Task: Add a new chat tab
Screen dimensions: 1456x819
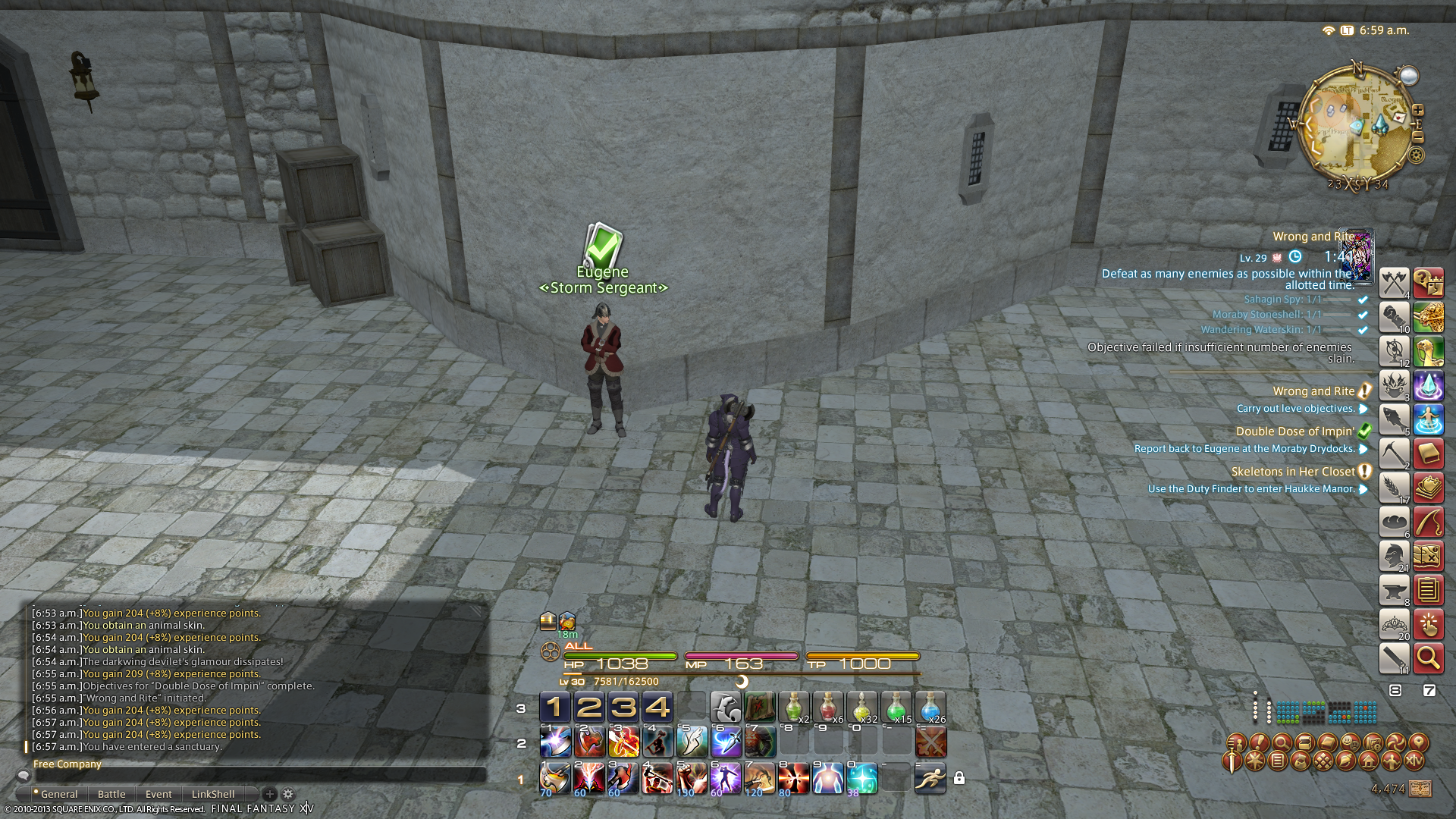Action: point(269,794)
